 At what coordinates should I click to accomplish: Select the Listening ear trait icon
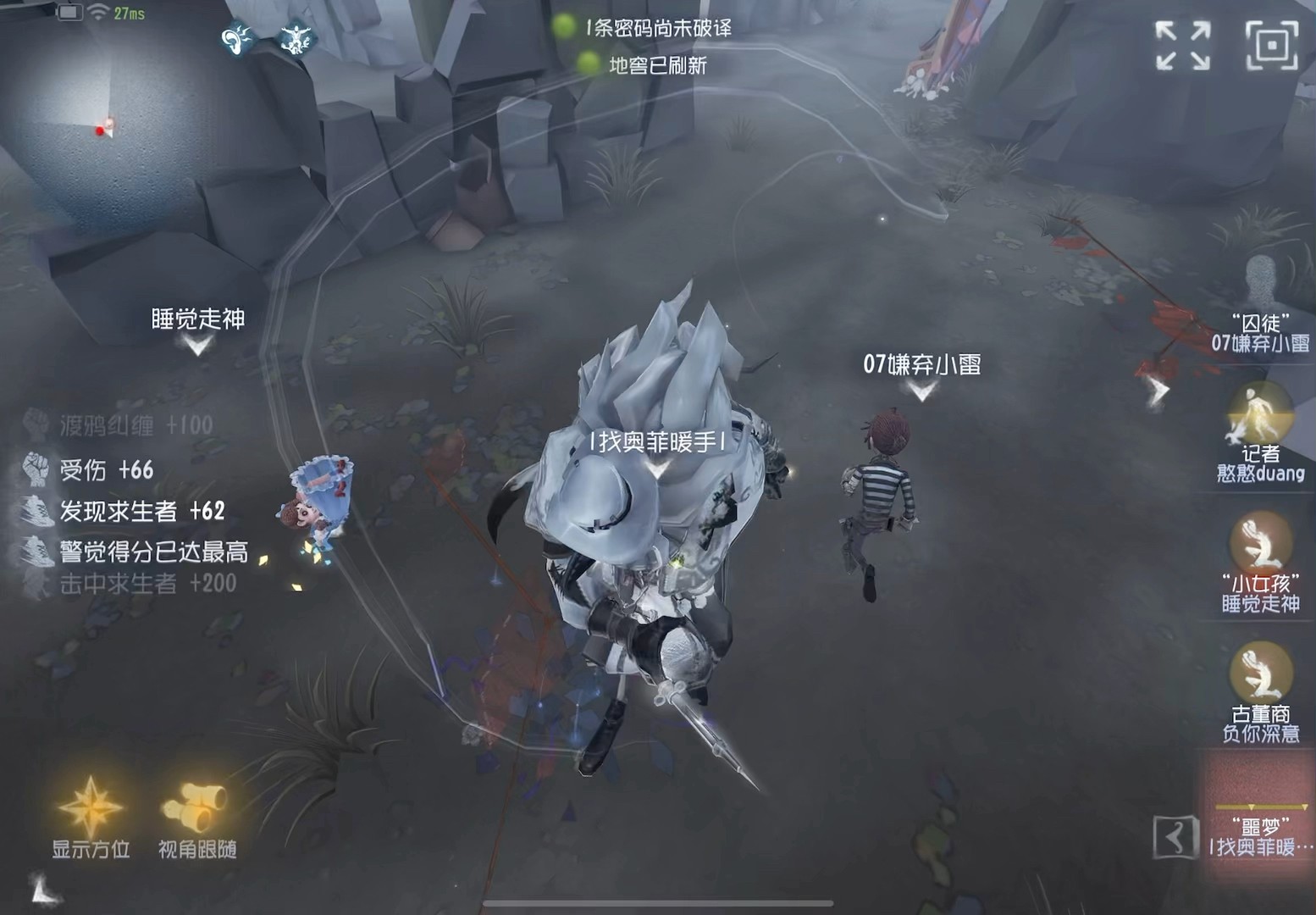[x=237, y=38]
